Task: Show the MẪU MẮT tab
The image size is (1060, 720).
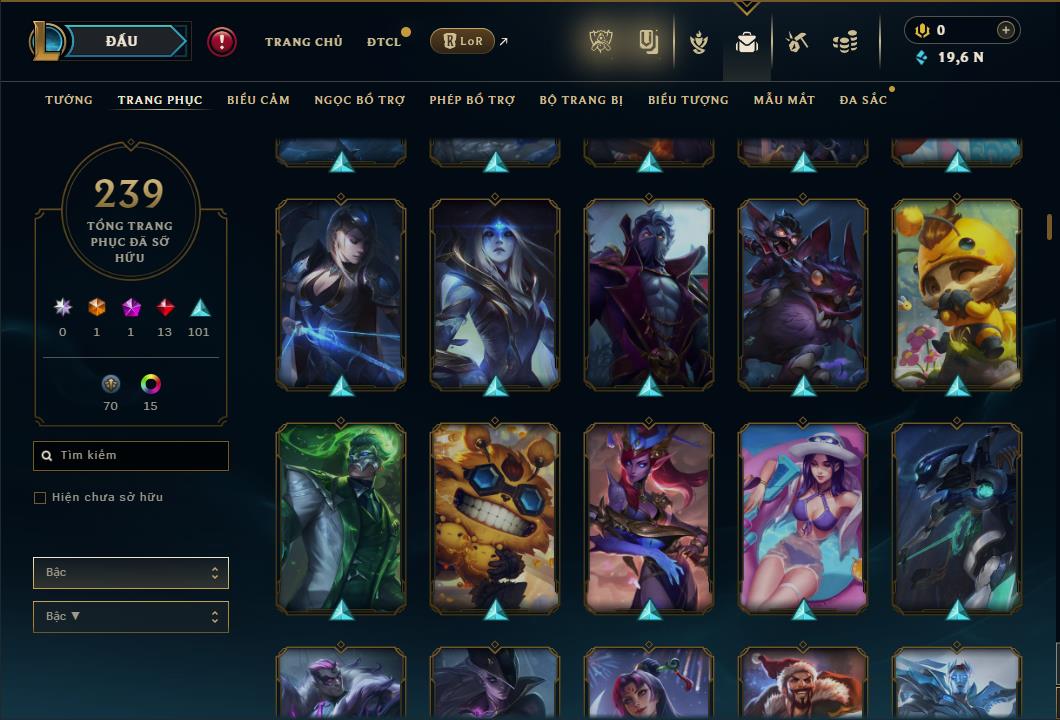Action: click(784, 100)
